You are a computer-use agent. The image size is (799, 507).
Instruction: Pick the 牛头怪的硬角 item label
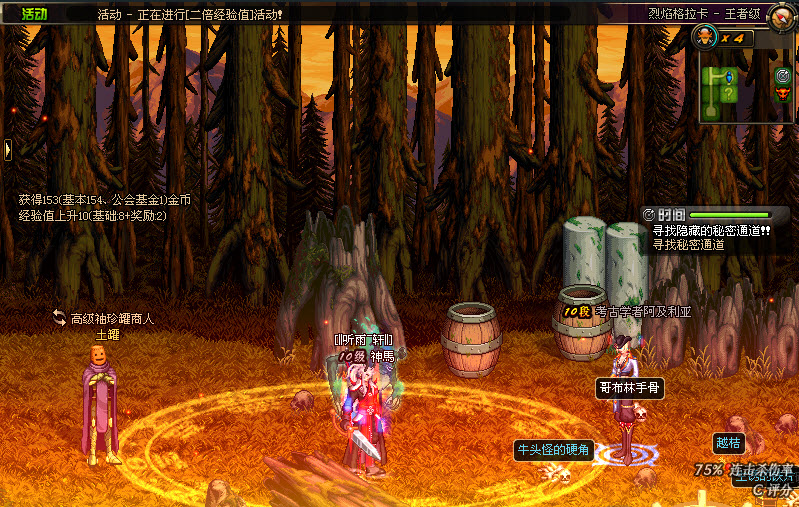[x=553, y=448]
